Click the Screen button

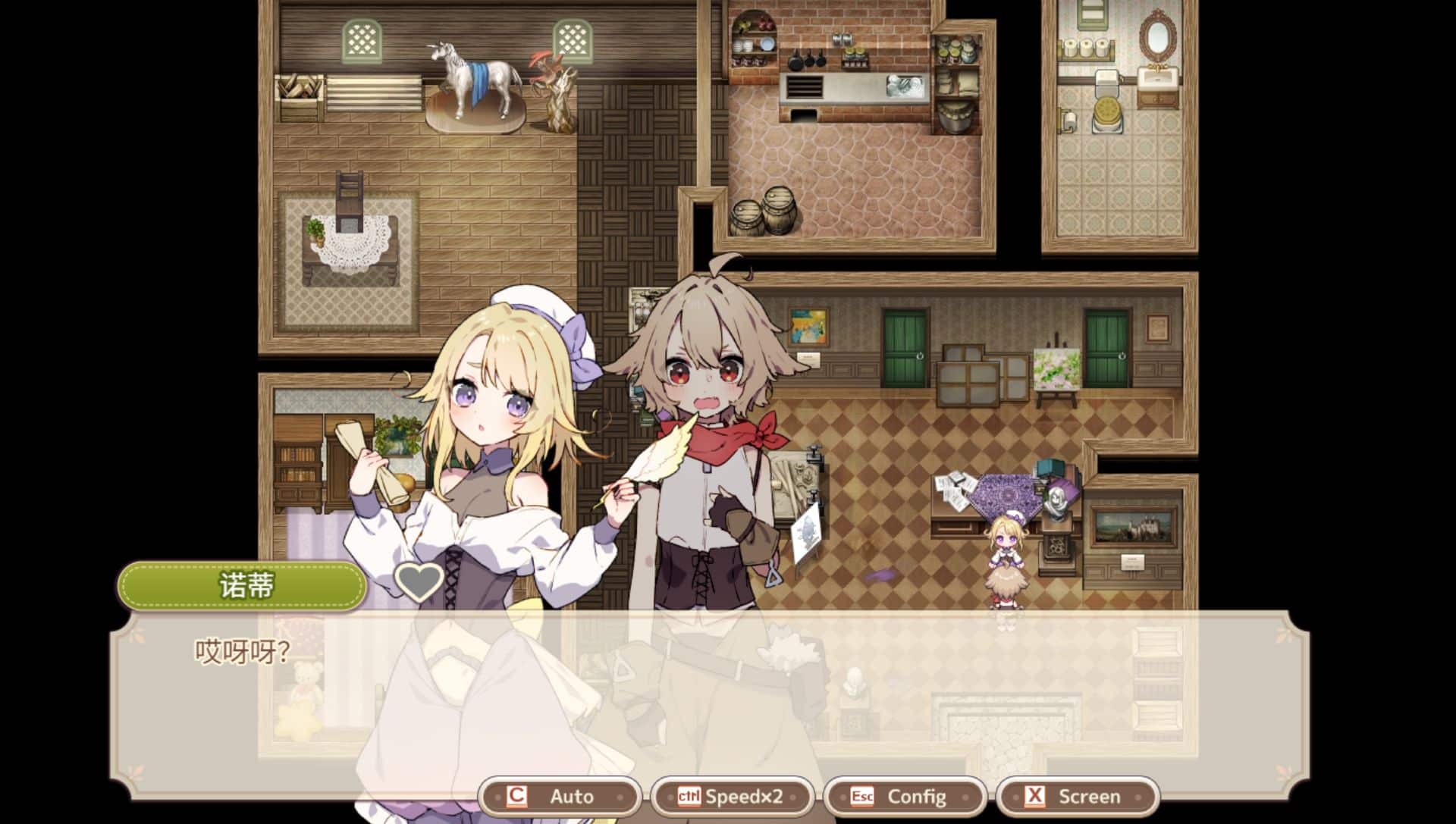tap(1077, 796)
